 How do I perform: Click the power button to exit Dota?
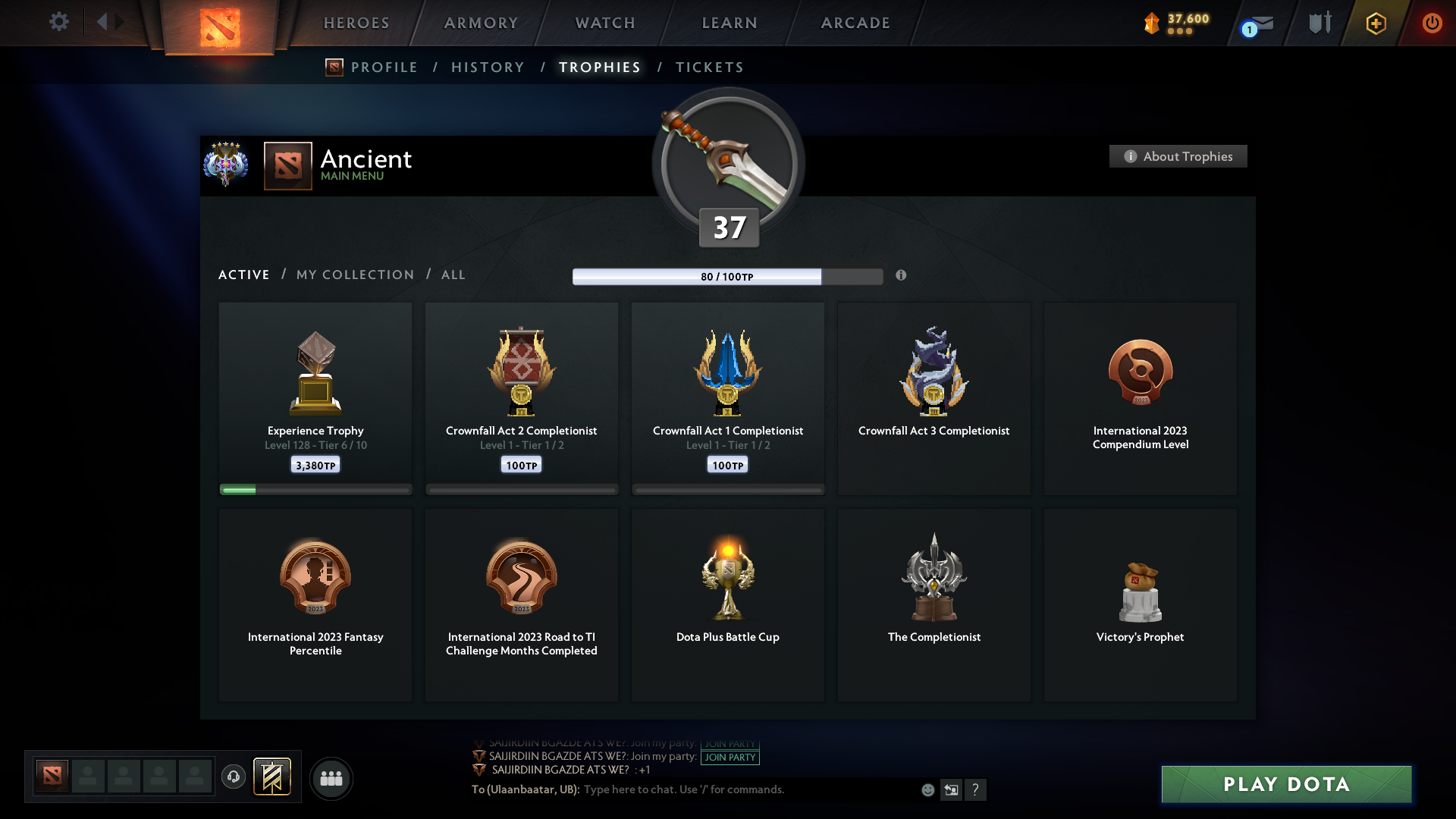point(1432,23)
